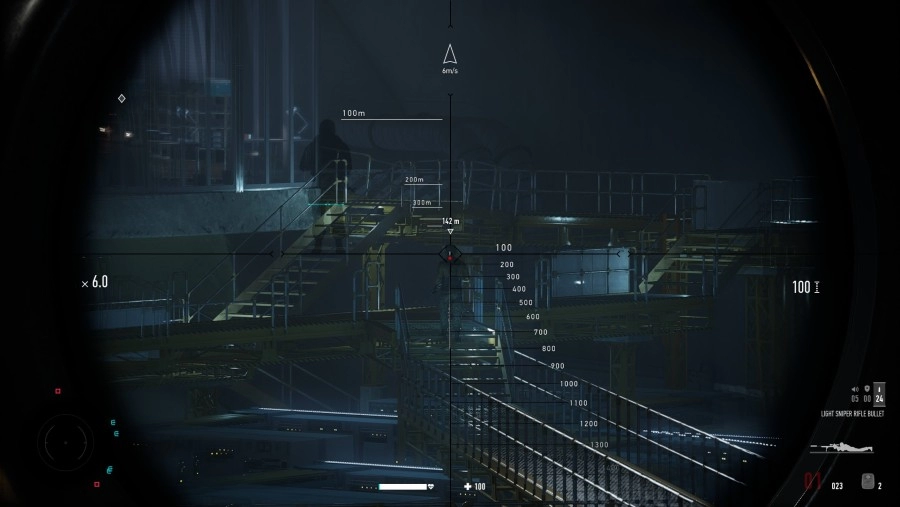Select the speaker-icon ammo type
This screenshot has height=507, width=900.
[x=855, y=388]
